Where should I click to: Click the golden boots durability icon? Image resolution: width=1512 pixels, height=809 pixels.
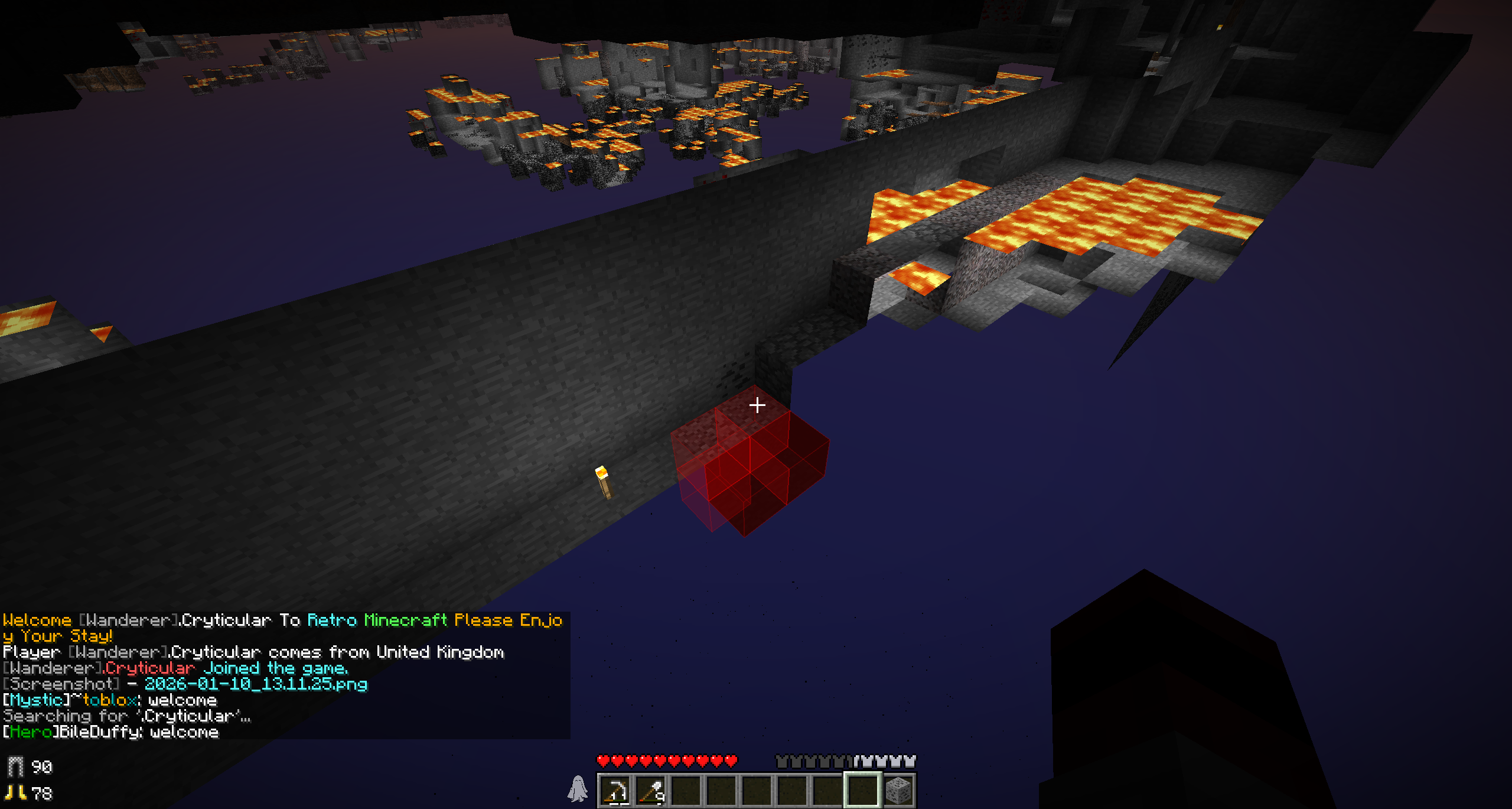click(16, 793)
